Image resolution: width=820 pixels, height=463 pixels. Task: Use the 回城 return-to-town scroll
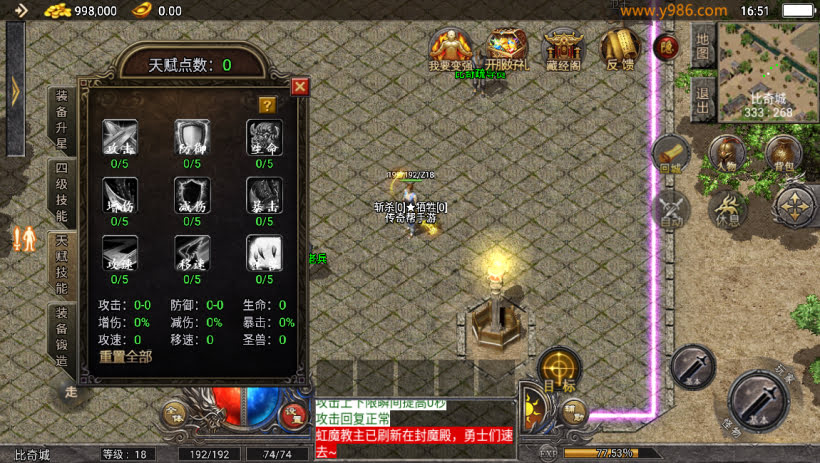670,154
